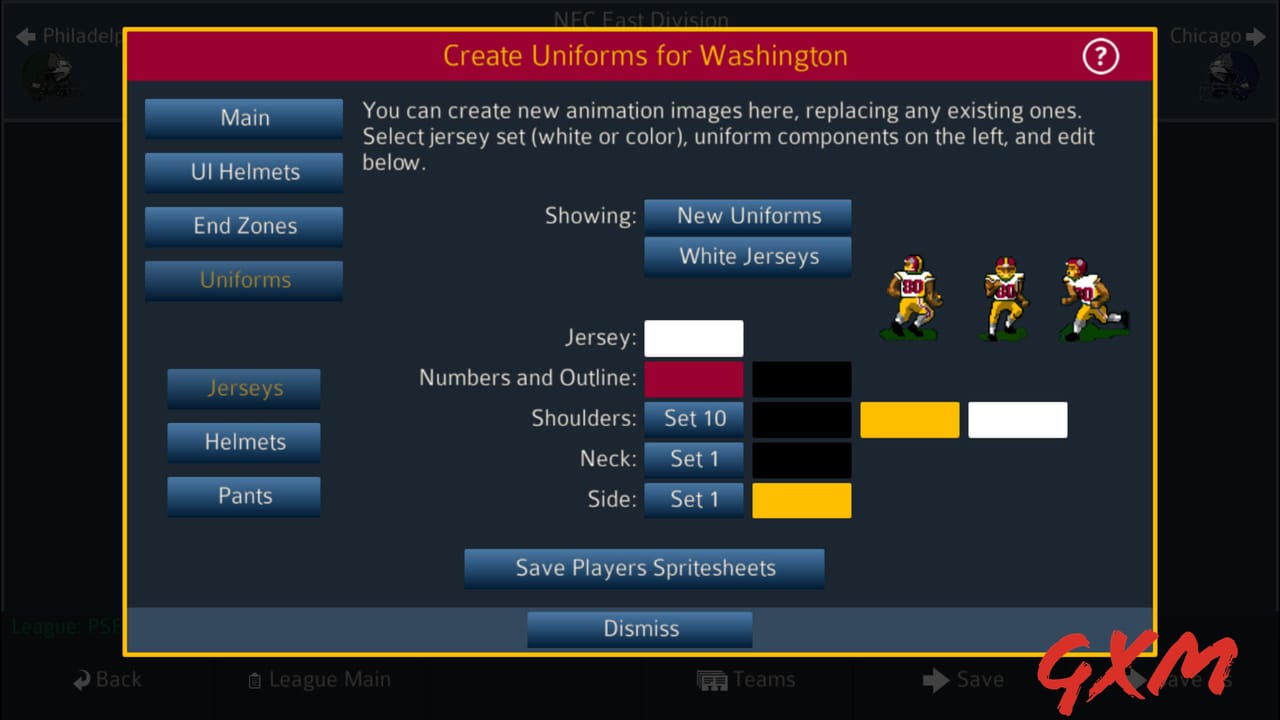
Task: Click the Chicago team helmet icon
Action: pyautogui.click(x=1230, y=78)
